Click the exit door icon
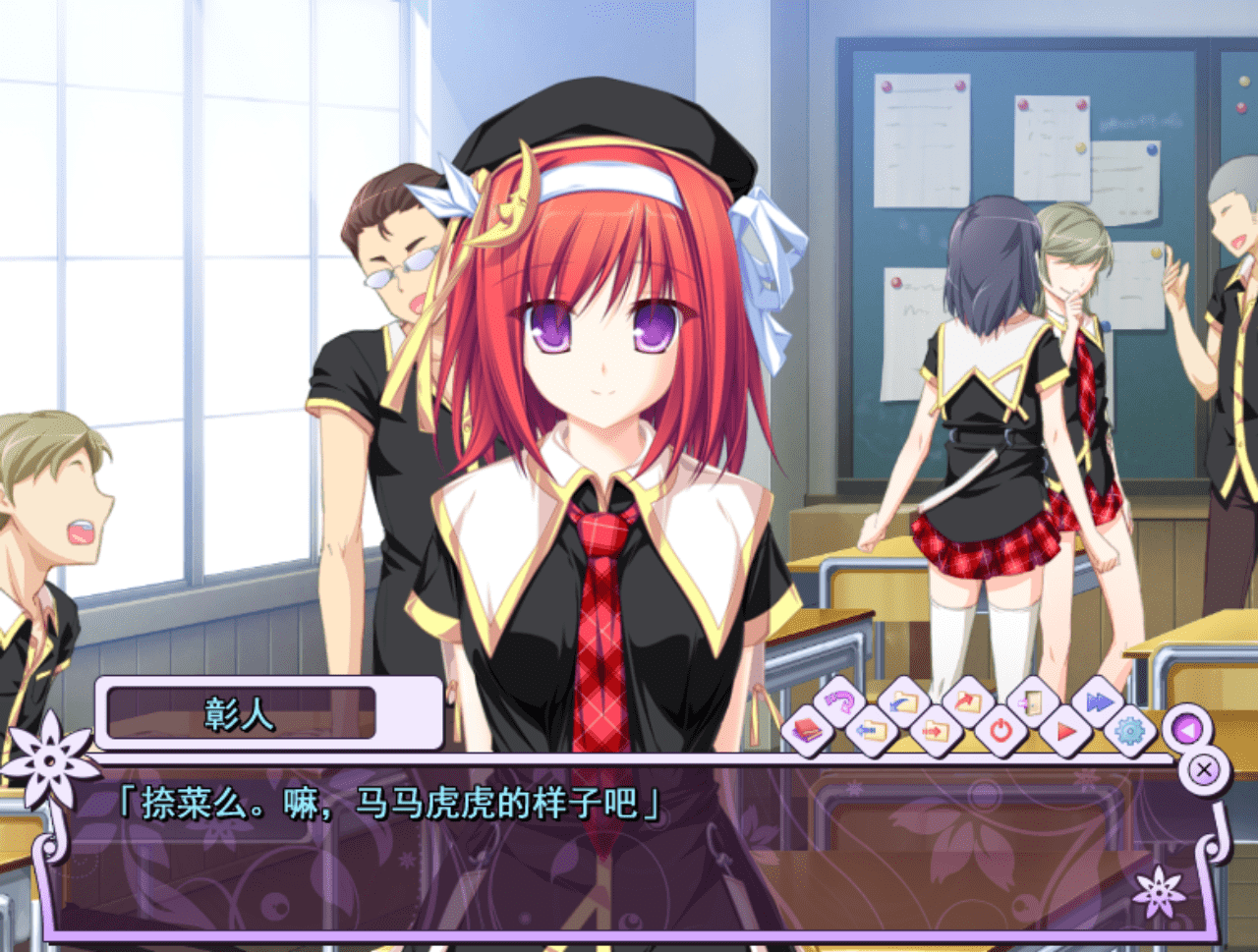The width and height of the screenshot is (1258, 952). point(1032,701)
